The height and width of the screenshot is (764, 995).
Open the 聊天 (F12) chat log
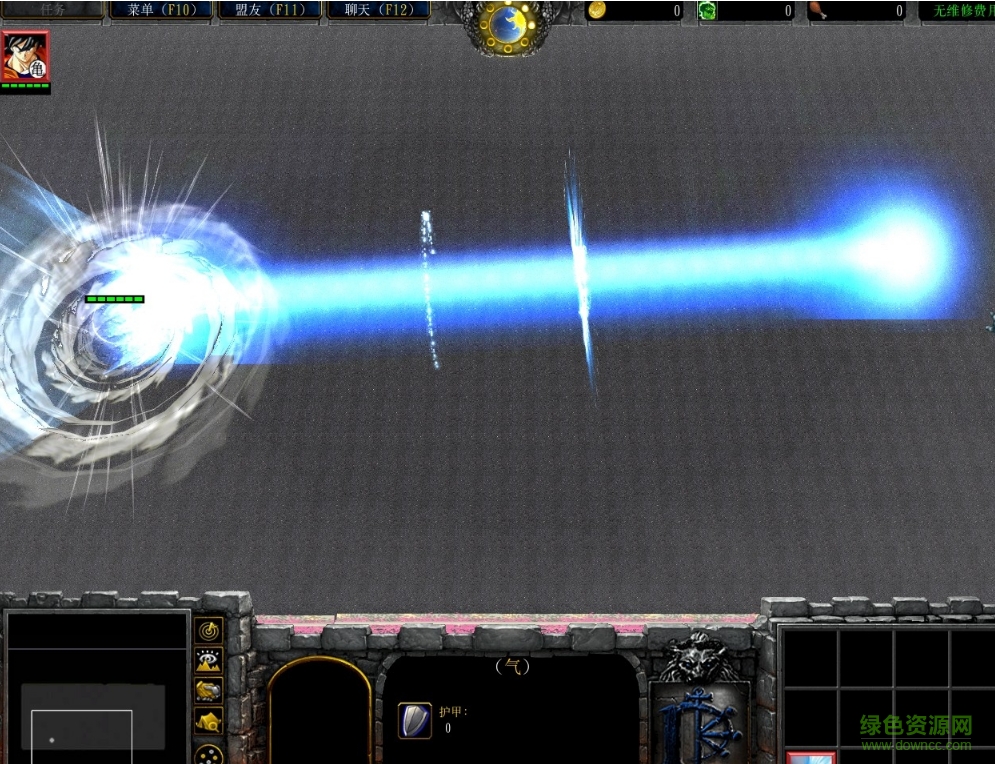[x=378, y=10]
